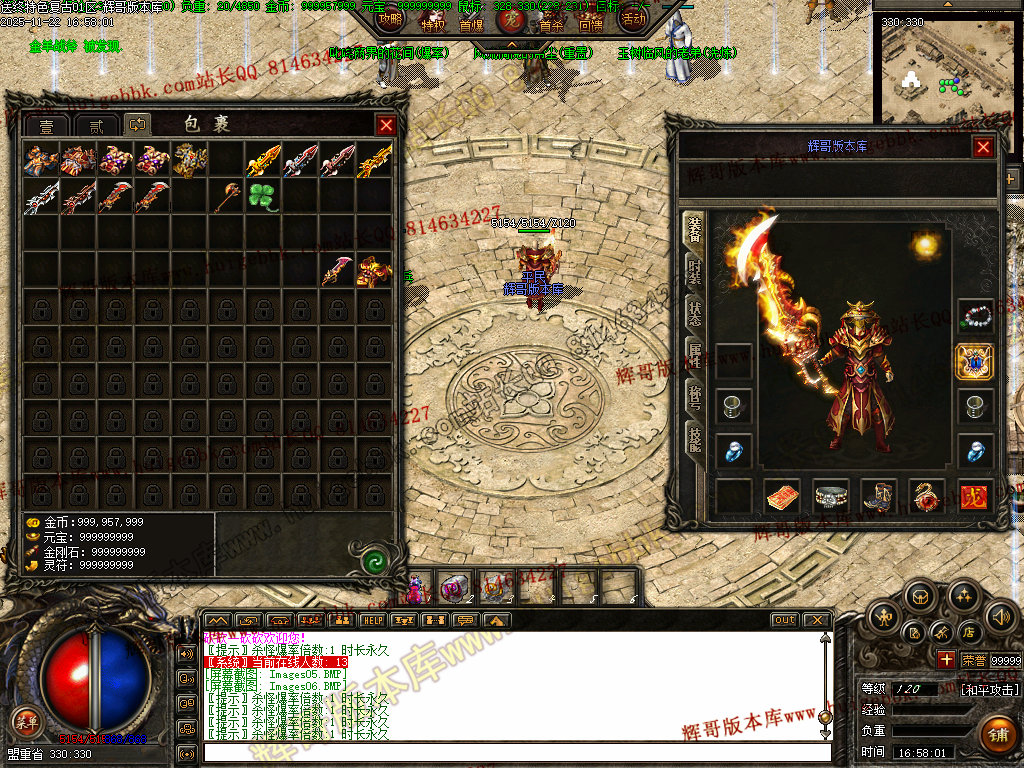The width and height of the screenshot is (1024, 768).
Task: Open the 铺 shop round button
Action: (996, 733)
